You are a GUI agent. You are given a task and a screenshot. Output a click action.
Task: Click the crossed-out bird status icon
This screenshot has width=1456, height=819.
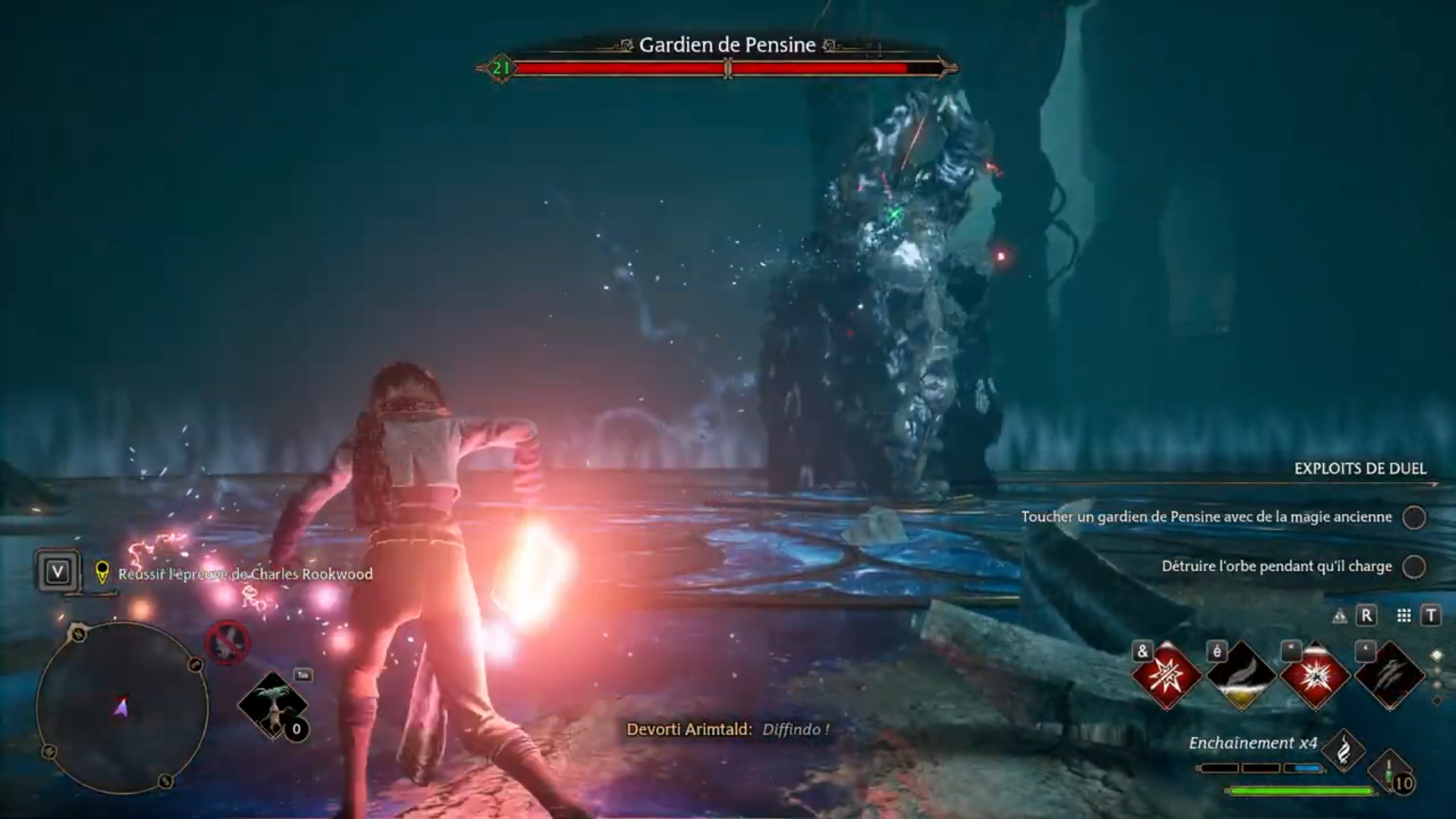(227, 643)
